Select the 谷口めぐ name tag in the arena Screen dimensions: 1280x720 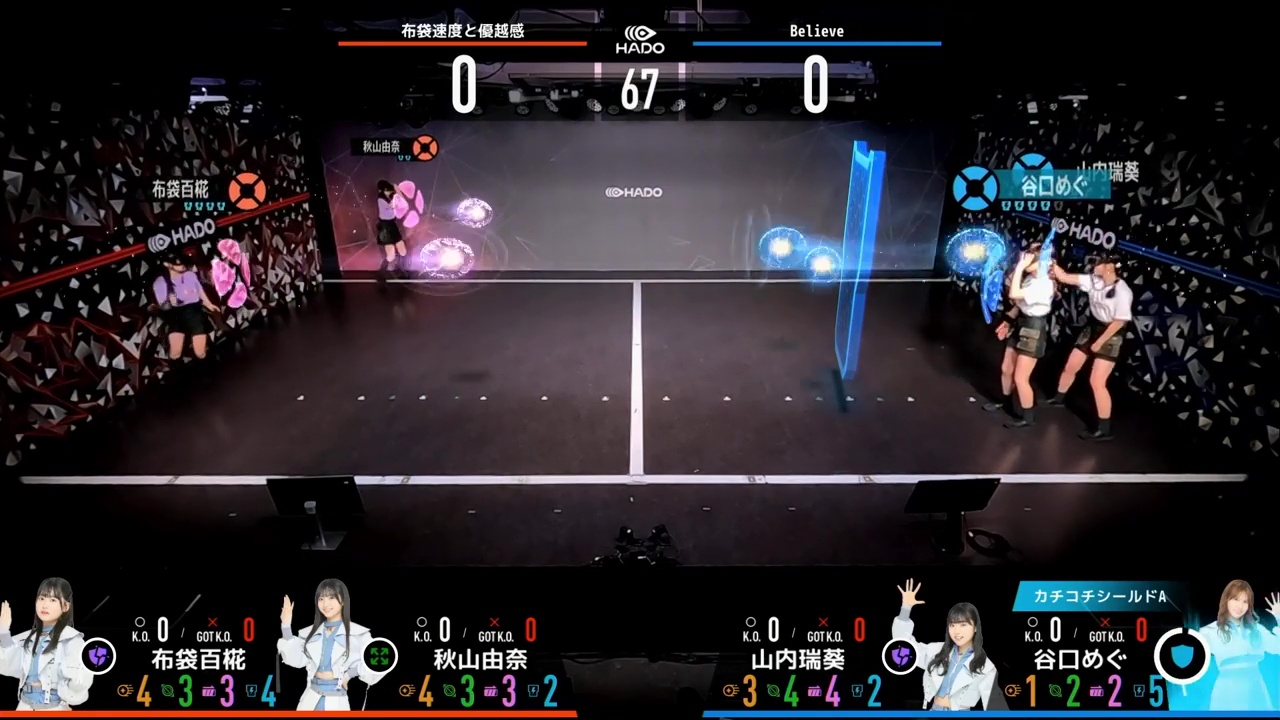1051,185
